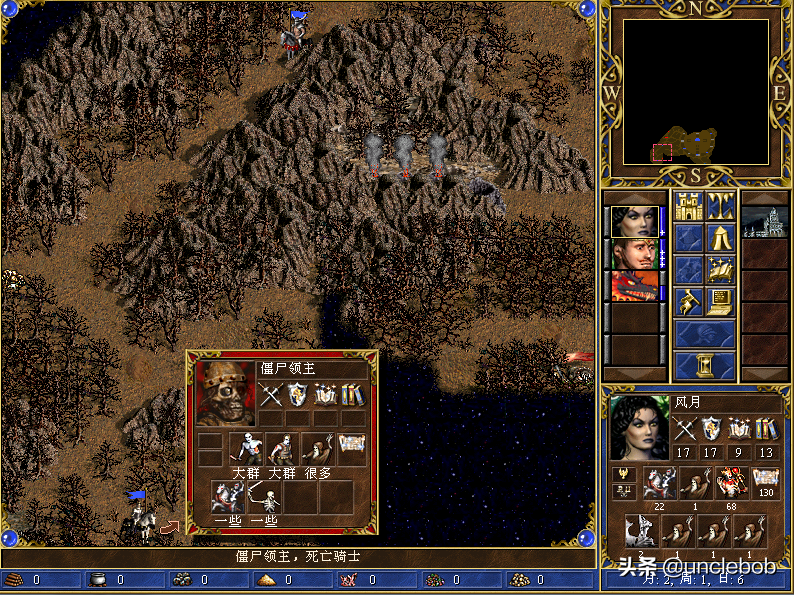Open the spellbook to cast a spell
Viewport: 794px width, 595px height.
[x=720, y=270]
